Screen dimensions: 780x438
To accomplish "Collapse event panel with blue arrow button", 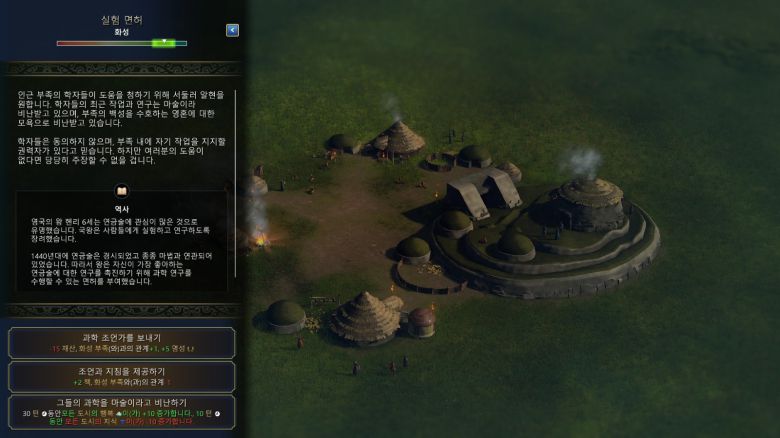I will 233,30.
